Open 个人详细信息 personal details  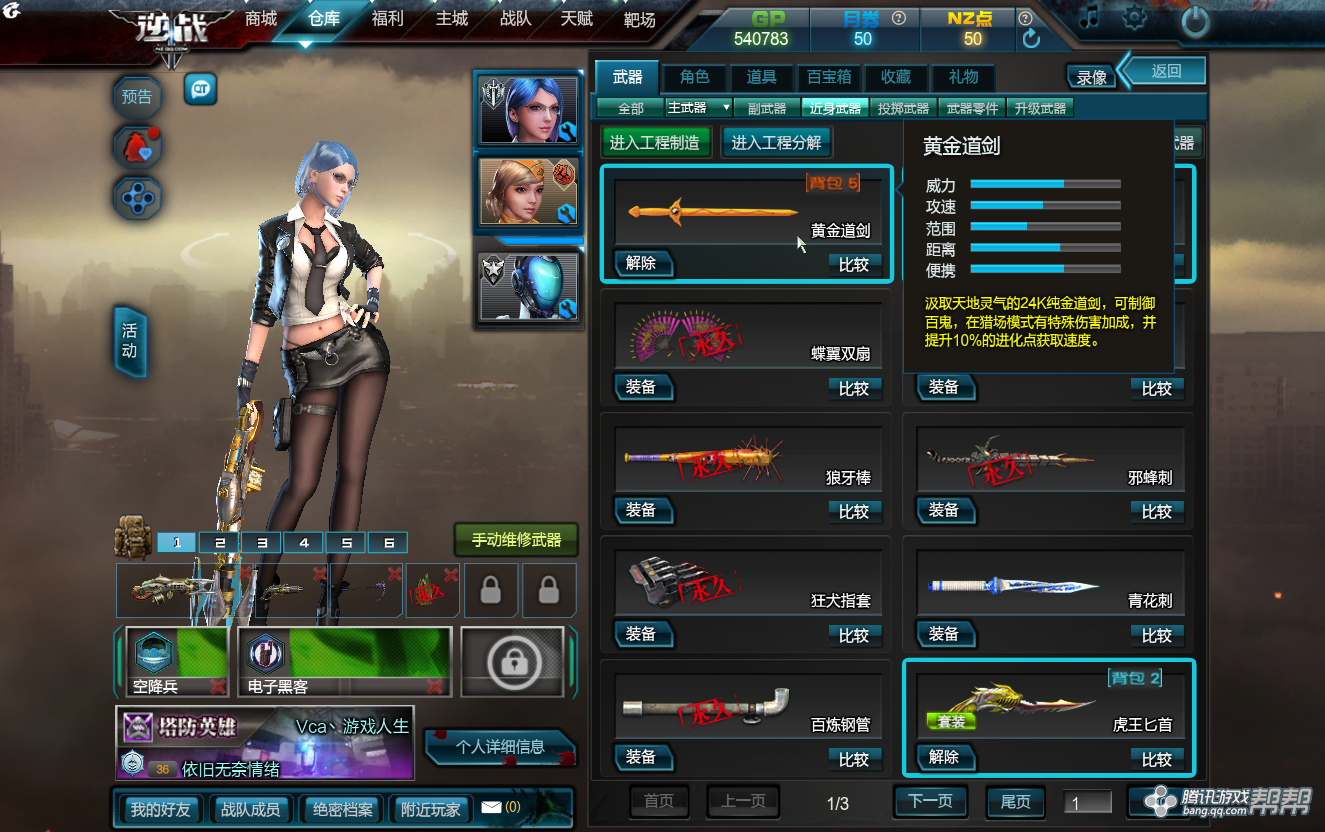pyautogui.click(x=500, y=746)
